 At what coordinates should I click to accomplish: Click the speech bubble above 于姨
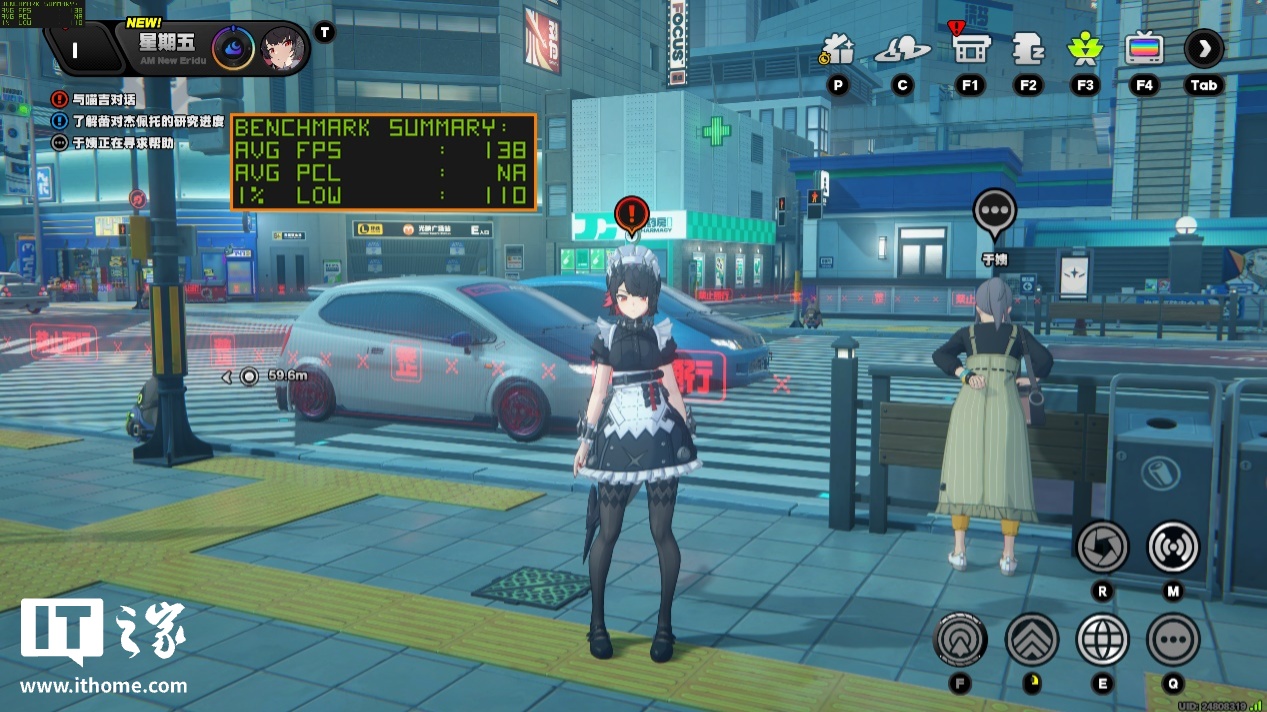pos(994,212)
